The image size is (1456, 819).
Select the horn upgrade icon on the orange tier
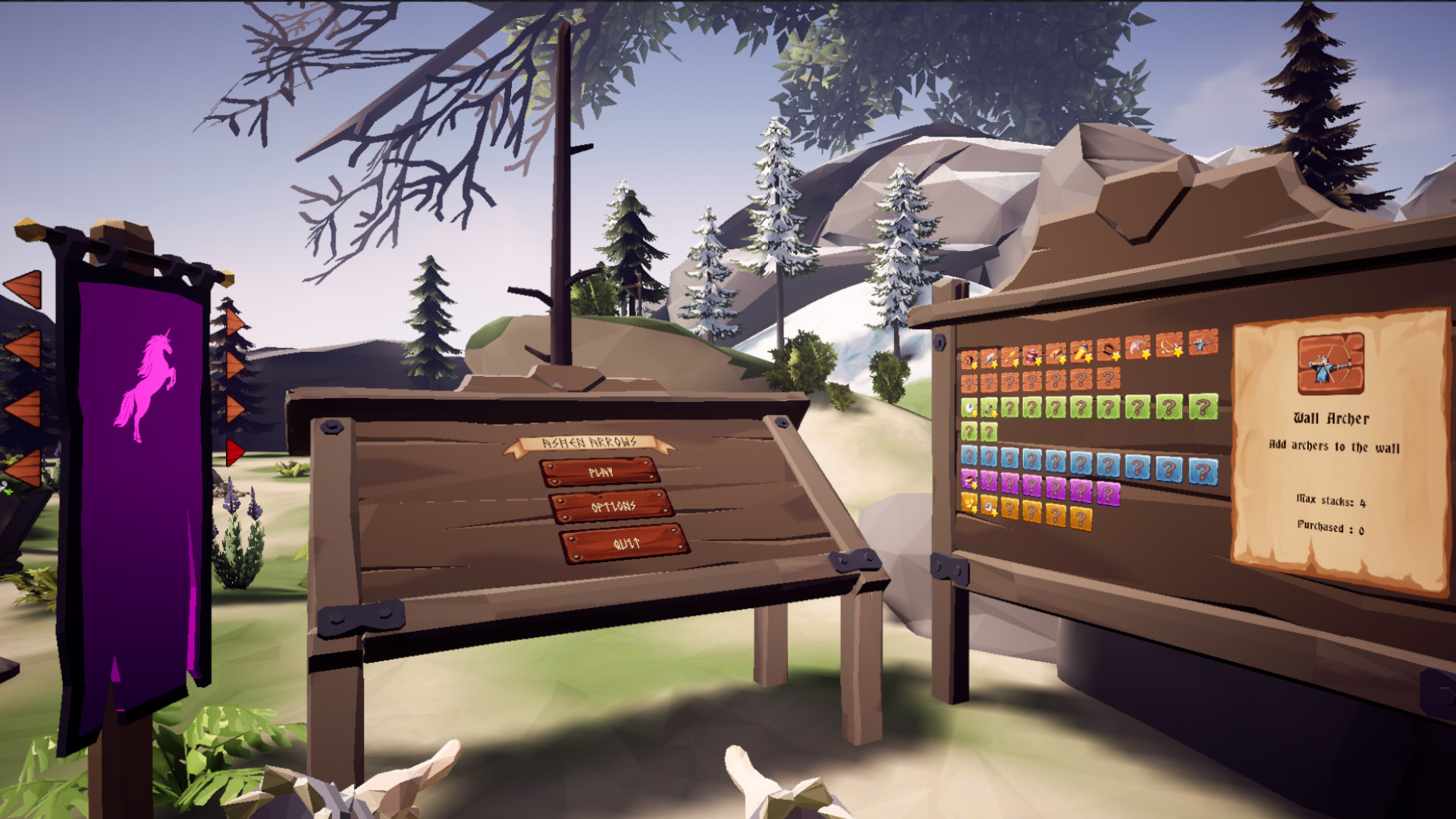coord(968,359)
